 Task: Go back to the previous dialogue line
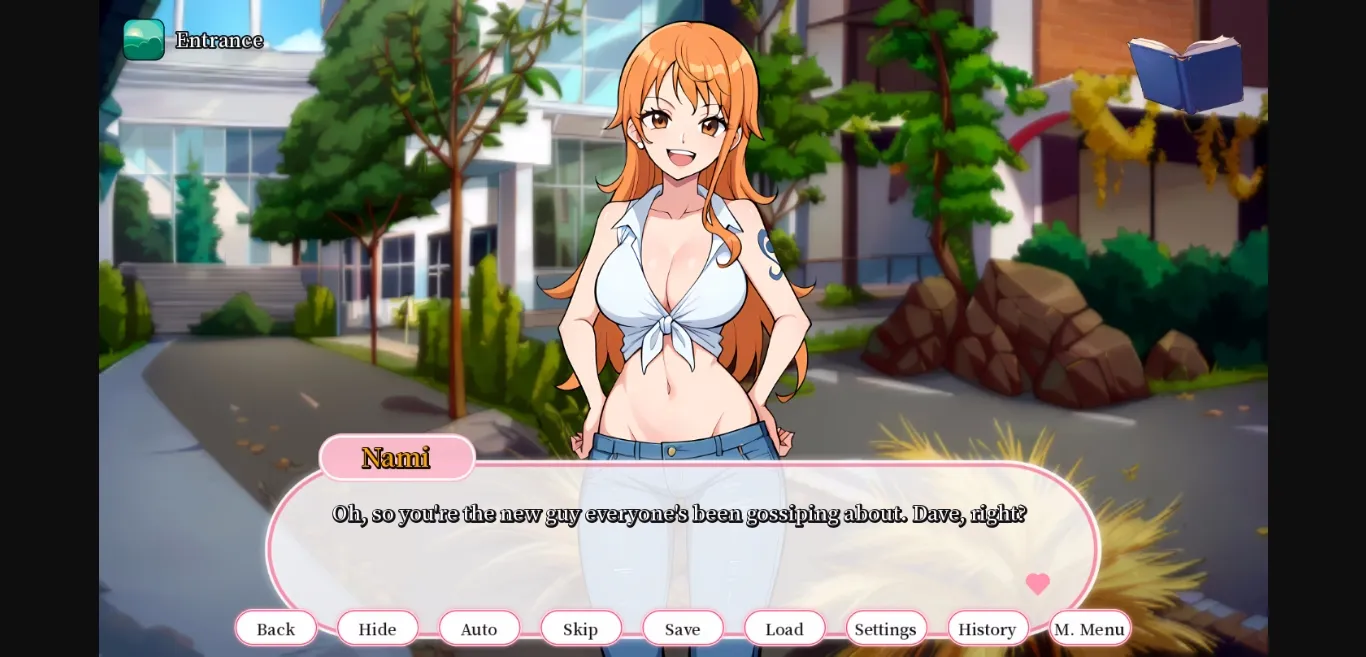[276, 629]
